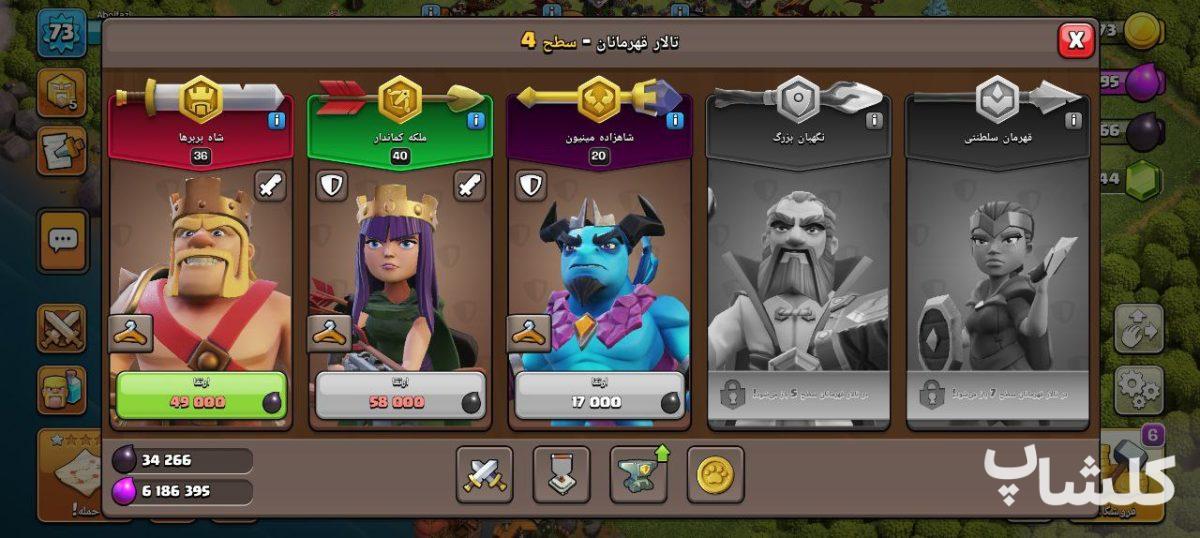The width and height of the screenshot is (1200, 538).
Task: Select the sword icon on Archer Queen card
Action: 469,185
